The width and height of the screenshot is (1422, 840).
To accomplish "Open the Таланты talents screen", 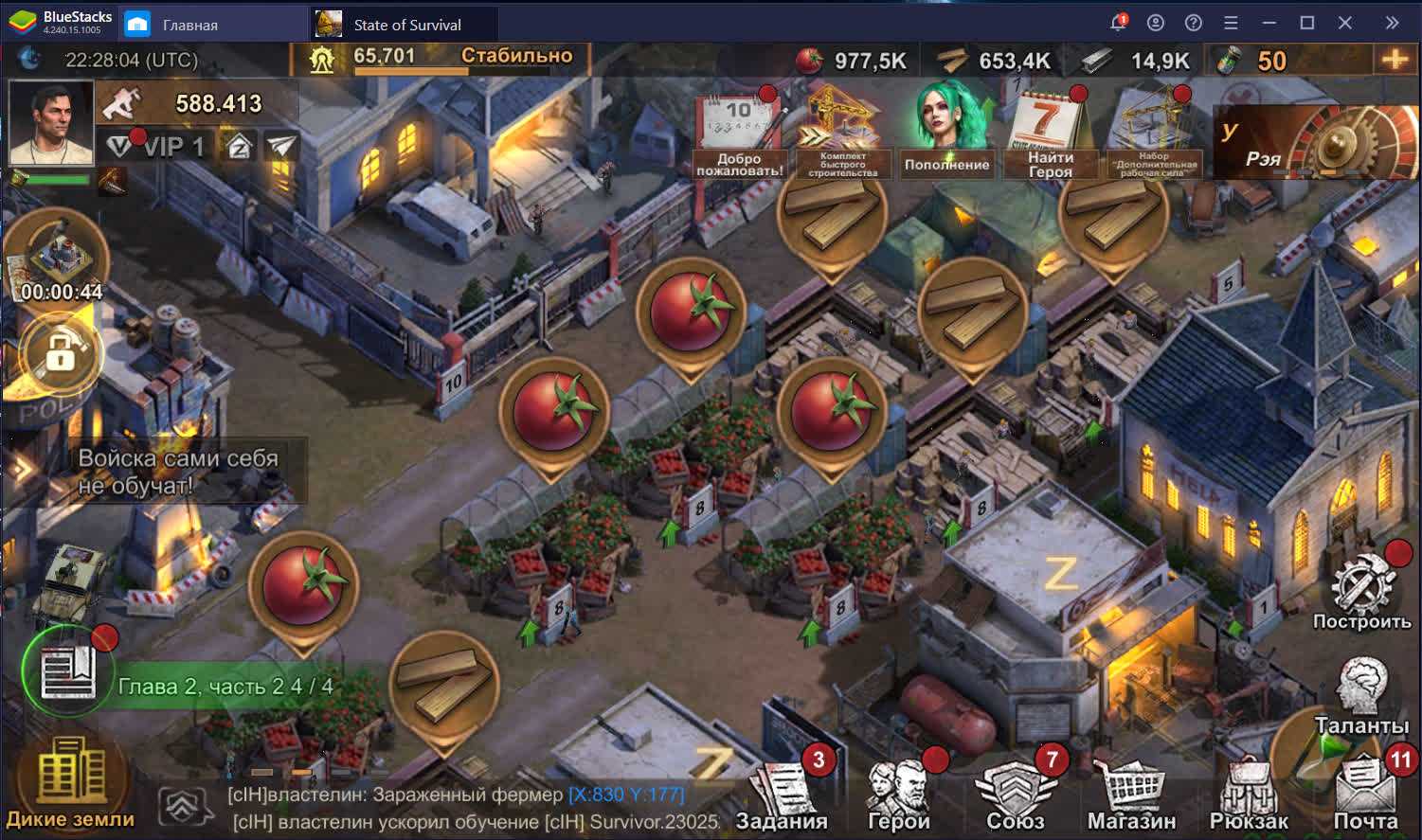I will pos(1361,696).
